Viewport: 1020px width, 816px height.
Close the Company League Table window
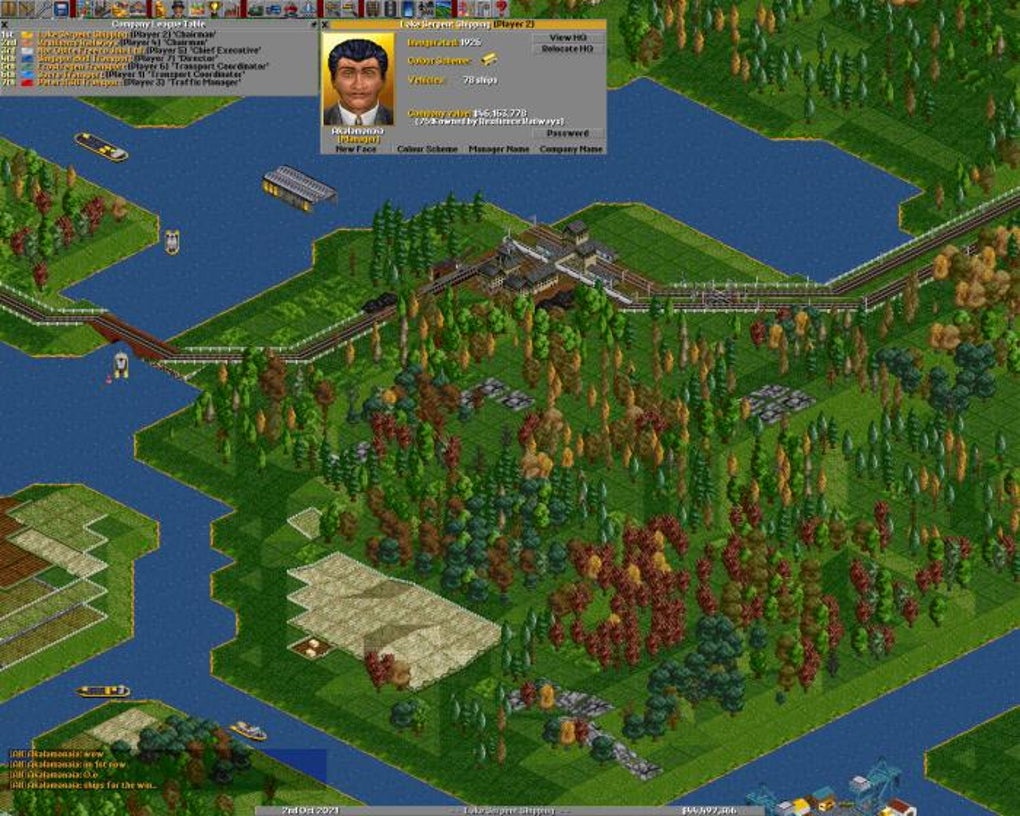click(5, 23)
